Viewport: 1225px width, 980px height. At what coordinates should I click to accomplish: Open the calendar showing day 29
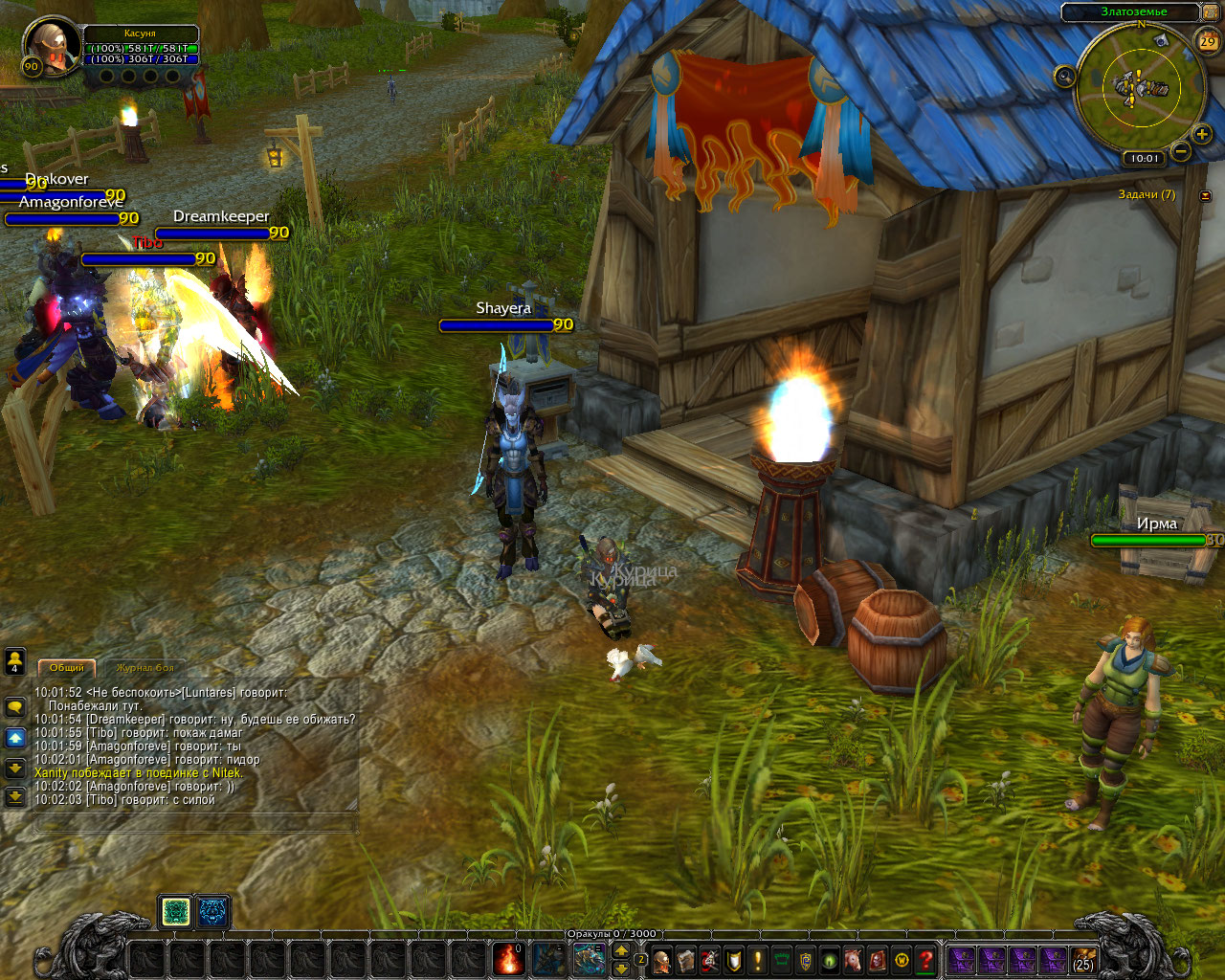click(1208, 41)
